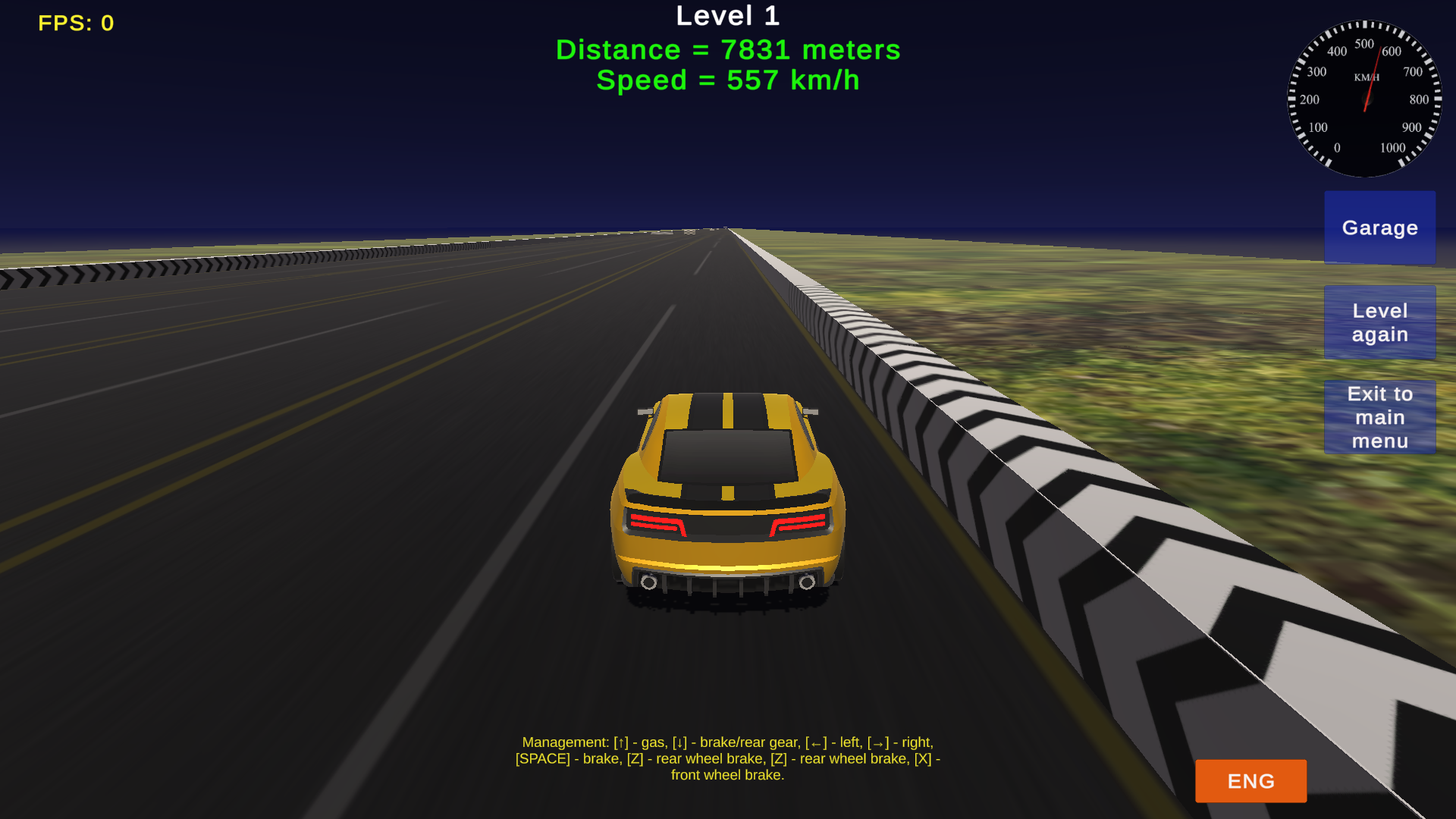The image size is (1456, 819).
Task: Switch game language with the ENG button
Action: (1250, 781)
